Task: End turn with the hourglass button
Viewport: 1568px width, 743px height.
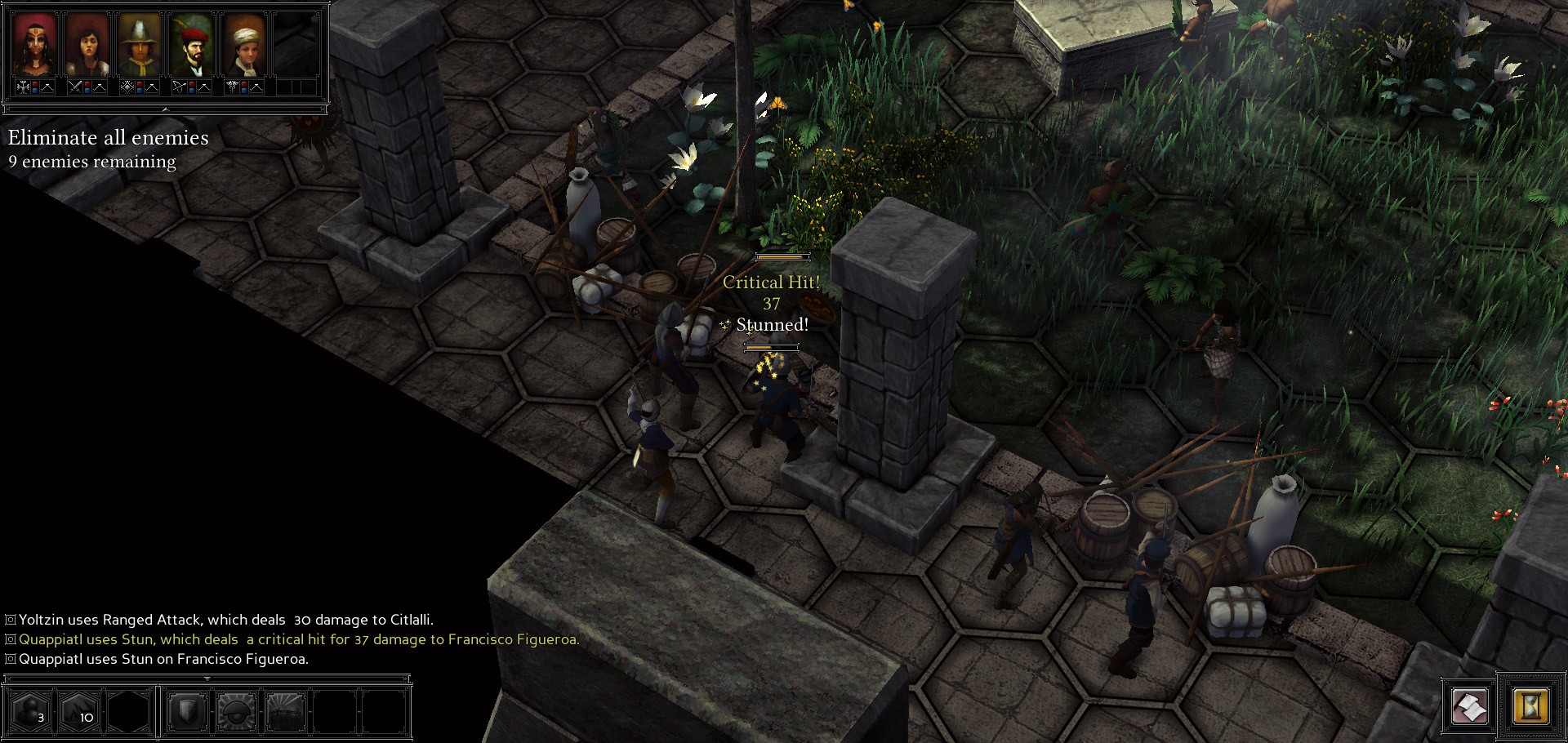Action: pos(1530,706)
